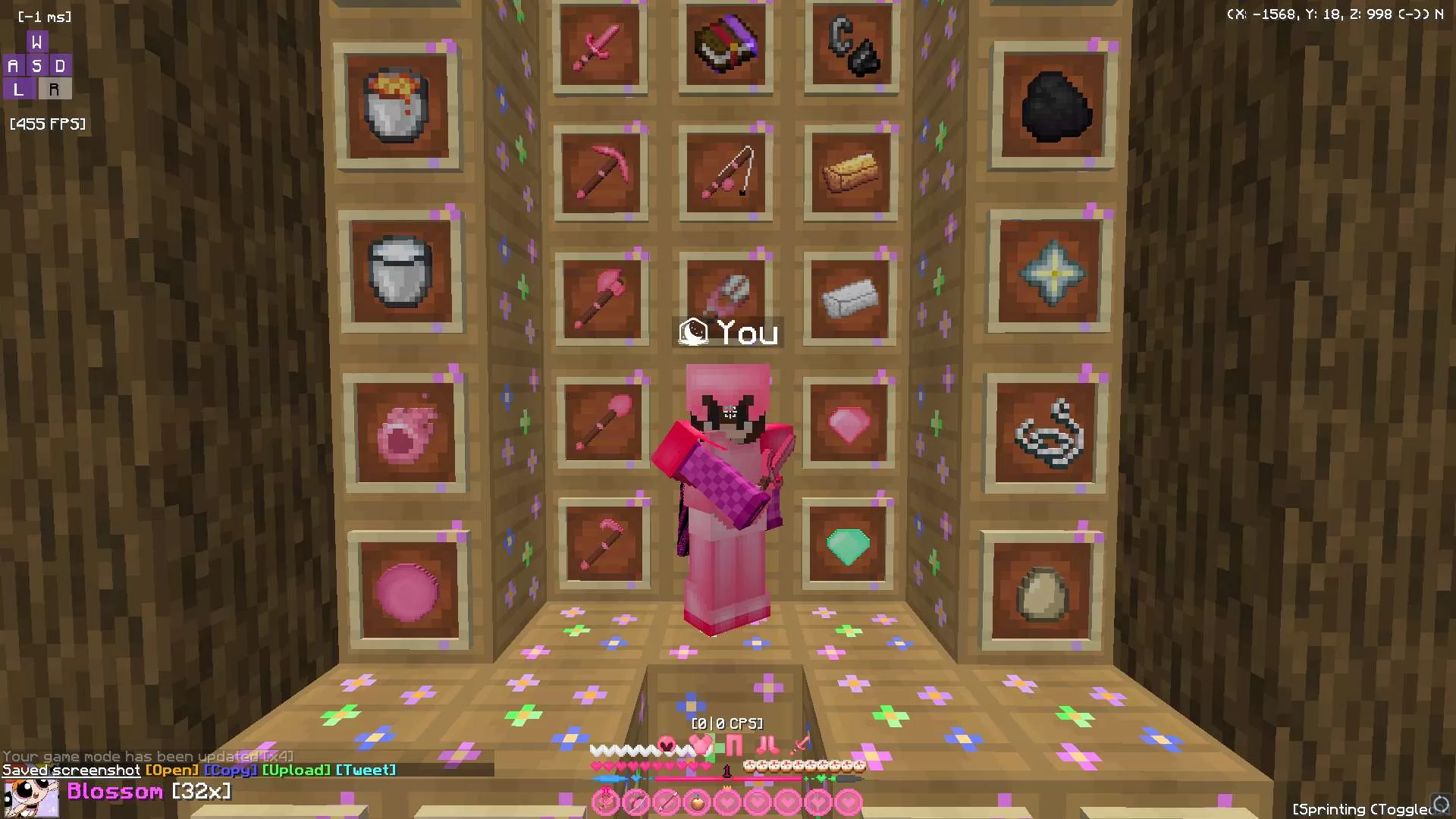Tweet the screenshot via [Tweet]
Screen dimensions: 1456x819
tap(366, 770)
